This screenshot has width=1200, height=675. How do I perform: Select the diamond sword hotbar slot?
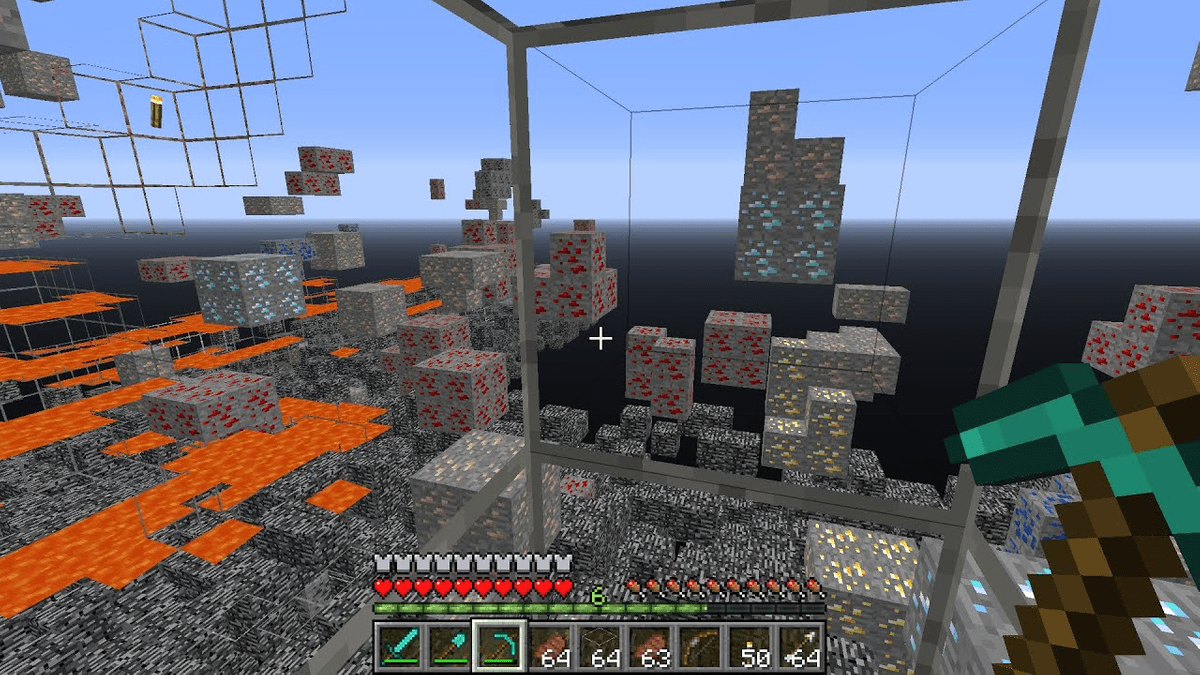[400, 646]
